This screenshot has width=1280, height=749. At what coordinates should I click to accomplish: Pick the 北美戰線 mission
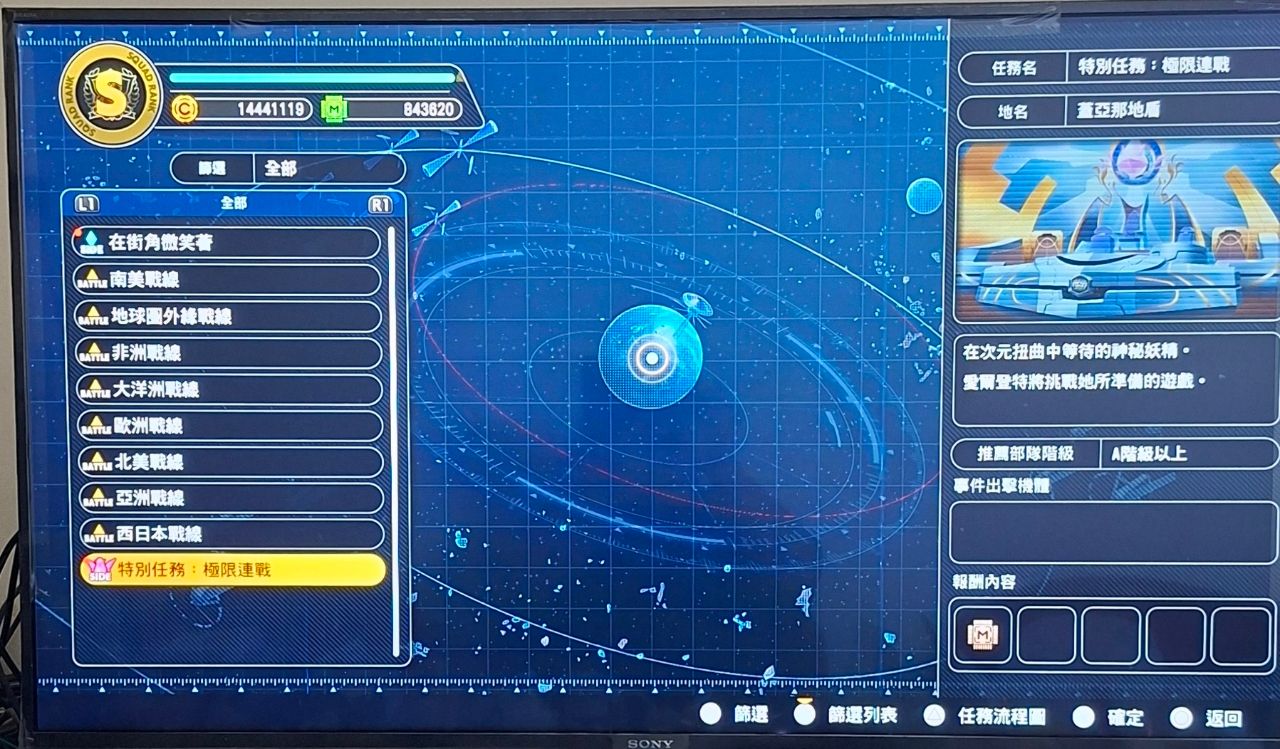228,462
